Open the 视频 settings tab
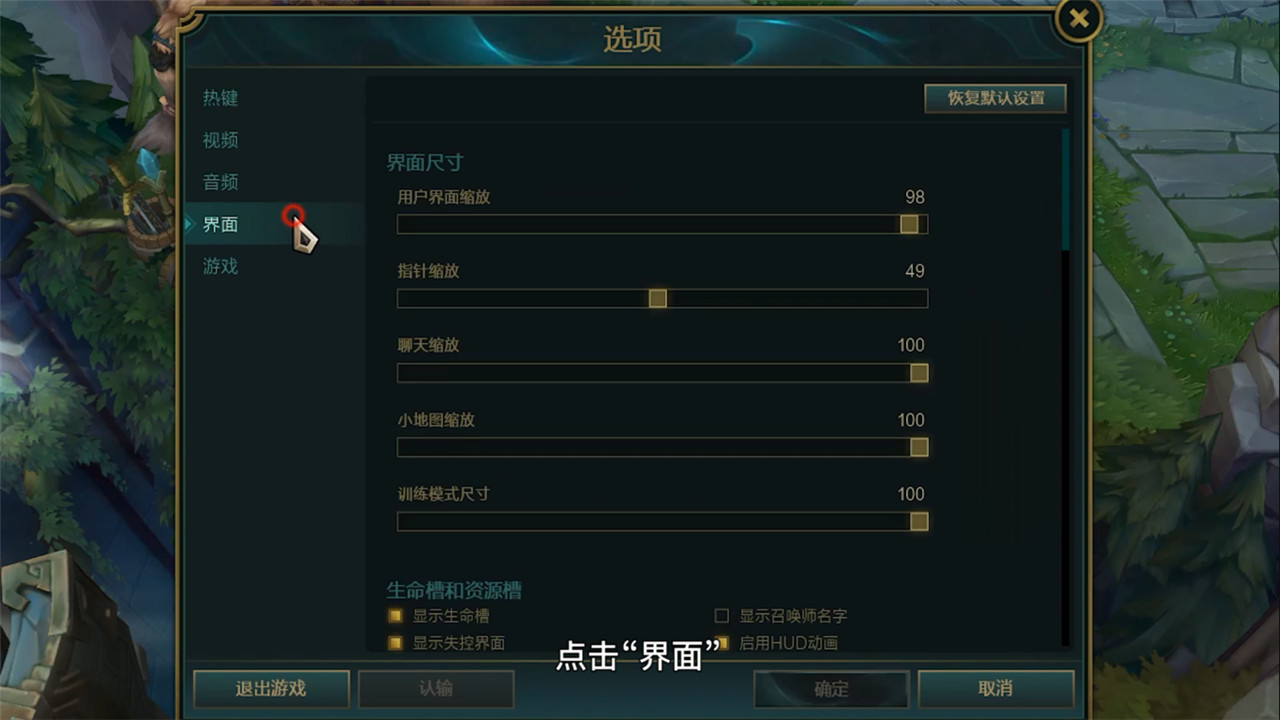This screenshot has width=1280, height=720. 220,140
